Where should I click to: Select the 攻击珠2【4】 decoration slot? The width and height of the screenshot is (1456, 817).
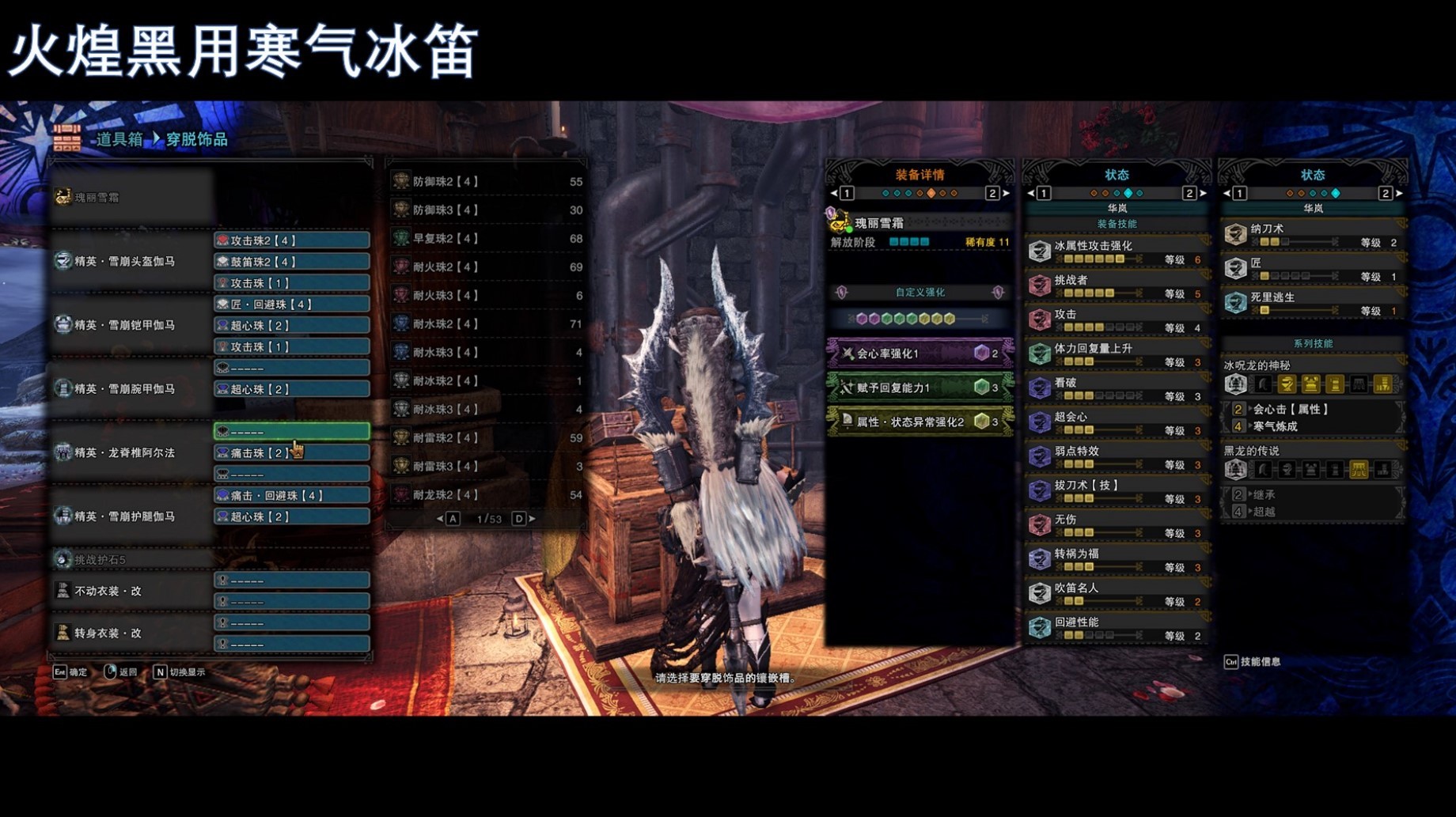[291, 240]
